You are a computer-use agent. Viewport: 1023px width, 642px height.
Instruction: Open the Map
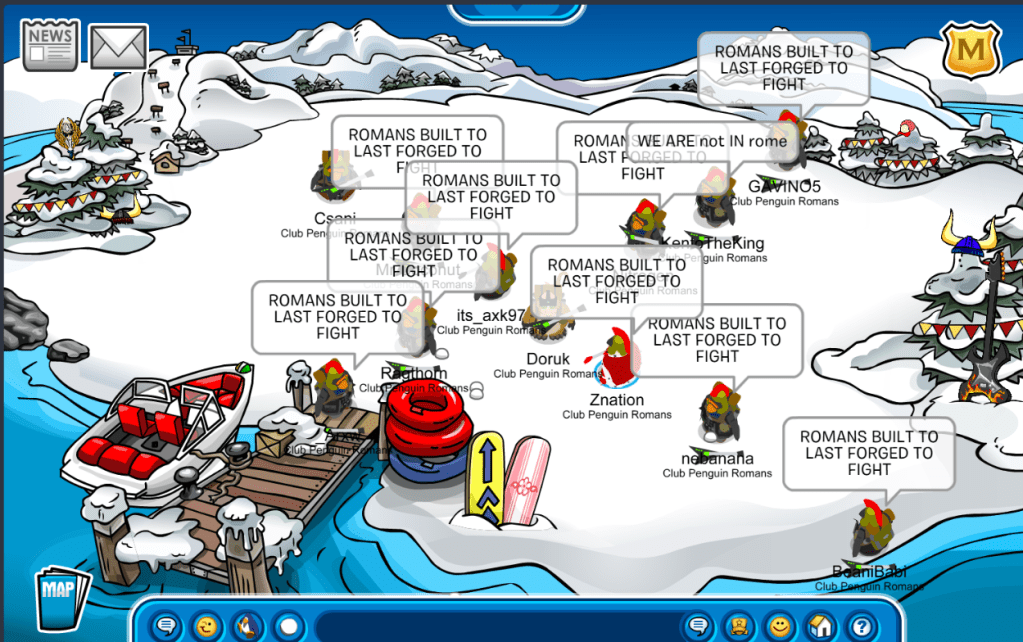62,596
